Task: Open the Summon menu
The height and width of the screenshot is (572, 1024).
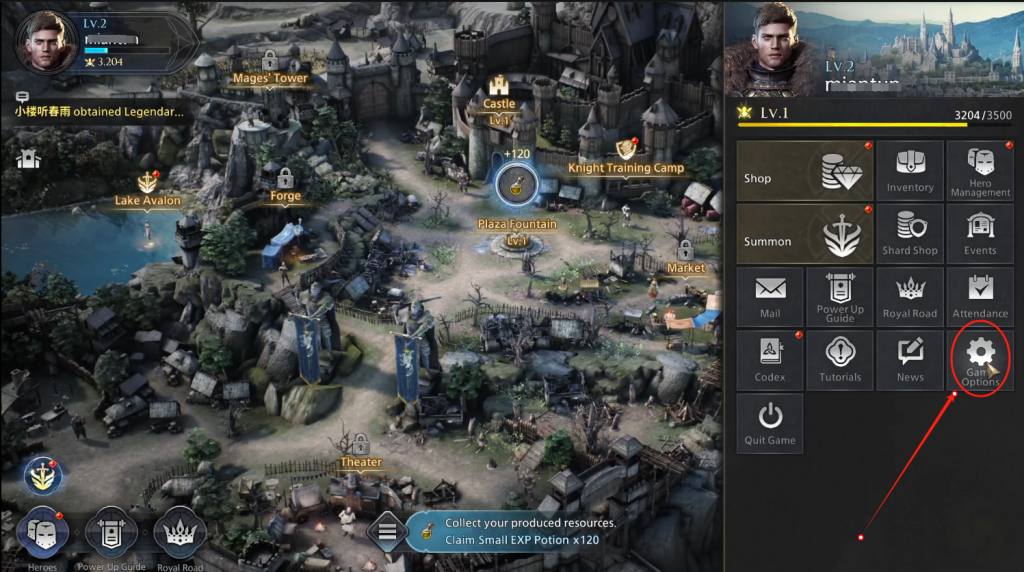Action: pyautogui.click(x=804, y=234)
